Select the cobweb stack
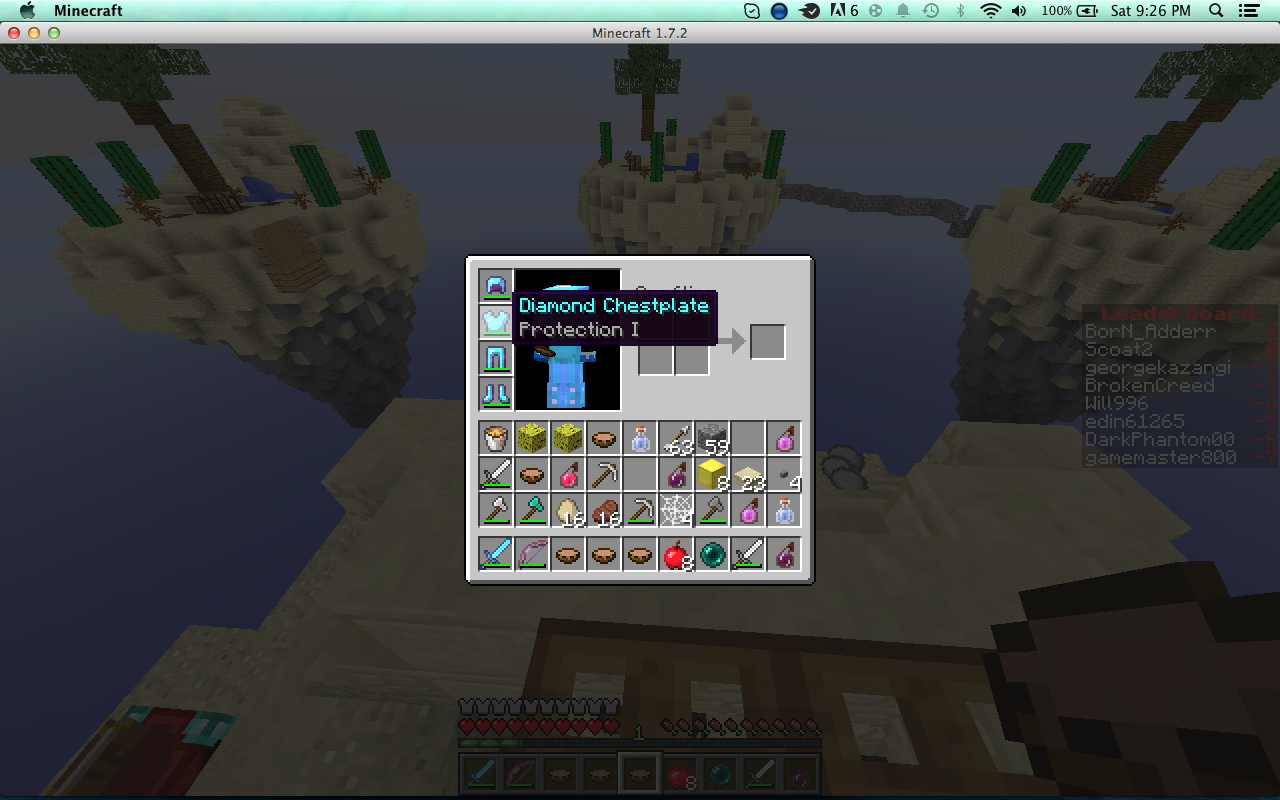Screen dimensions: 1280x800 676,510
